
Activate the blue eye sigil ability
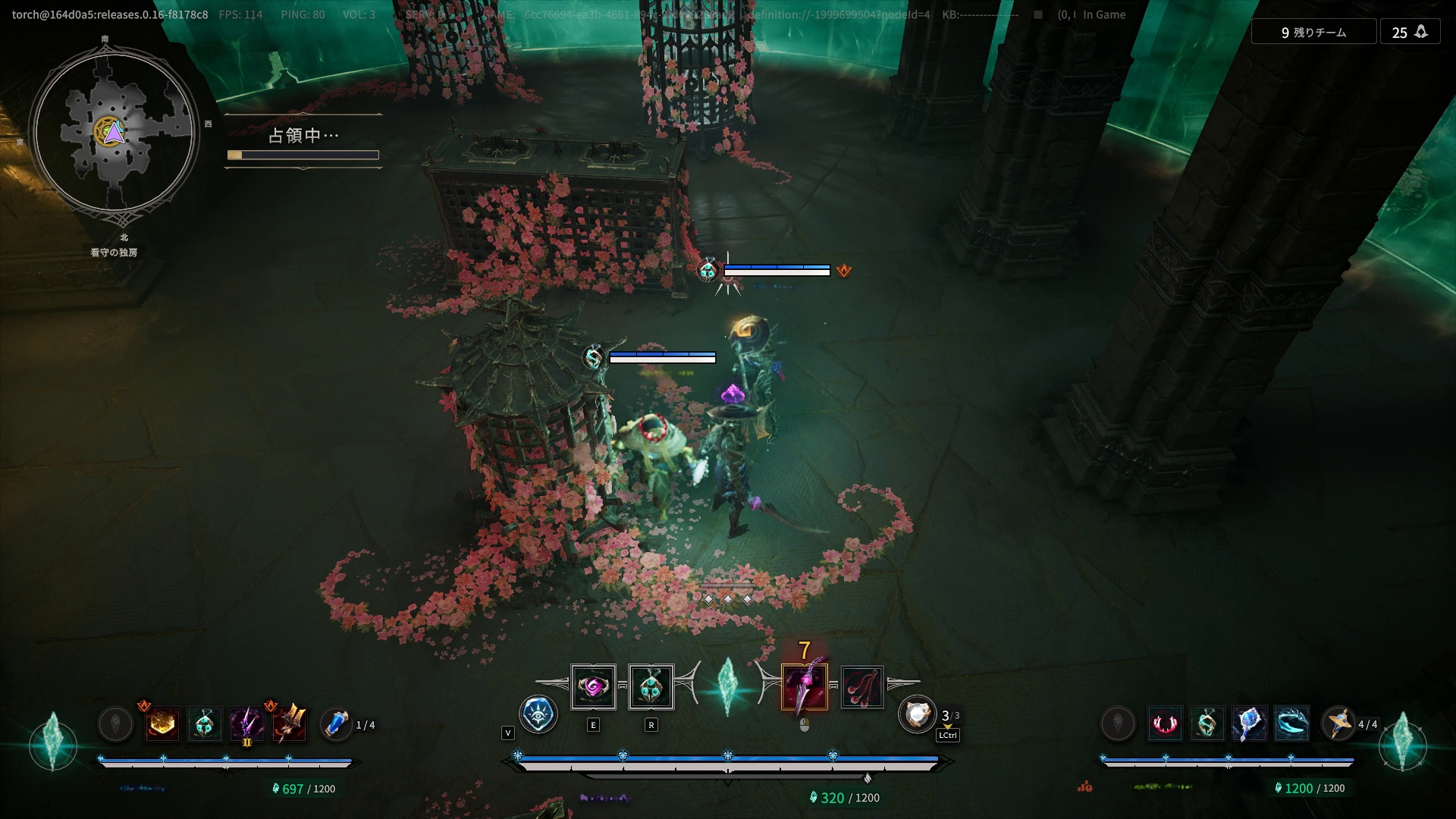pyautogui.click(x=538, y=714)
